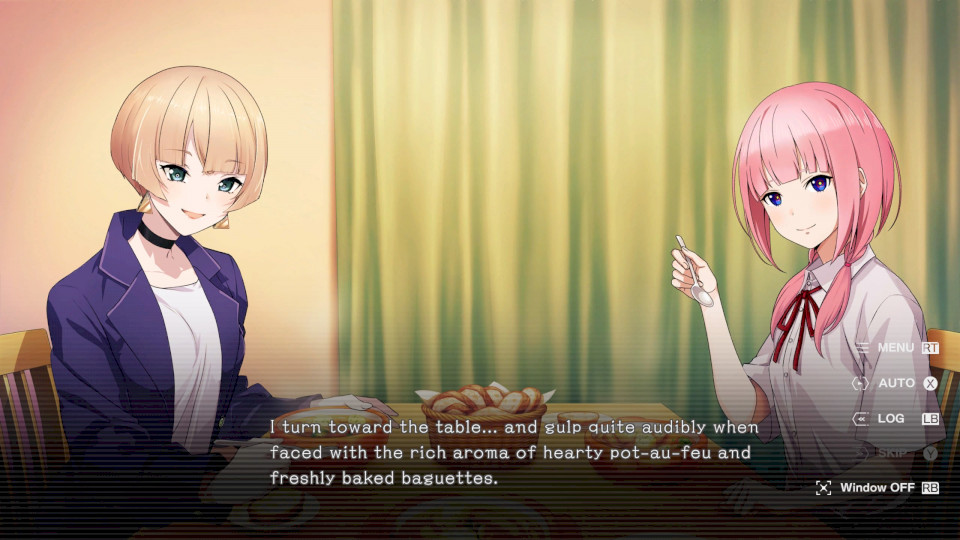Hide the text window with Window OFF
Viewport: 960px width, 540px height.
click(x=877, y=488)
